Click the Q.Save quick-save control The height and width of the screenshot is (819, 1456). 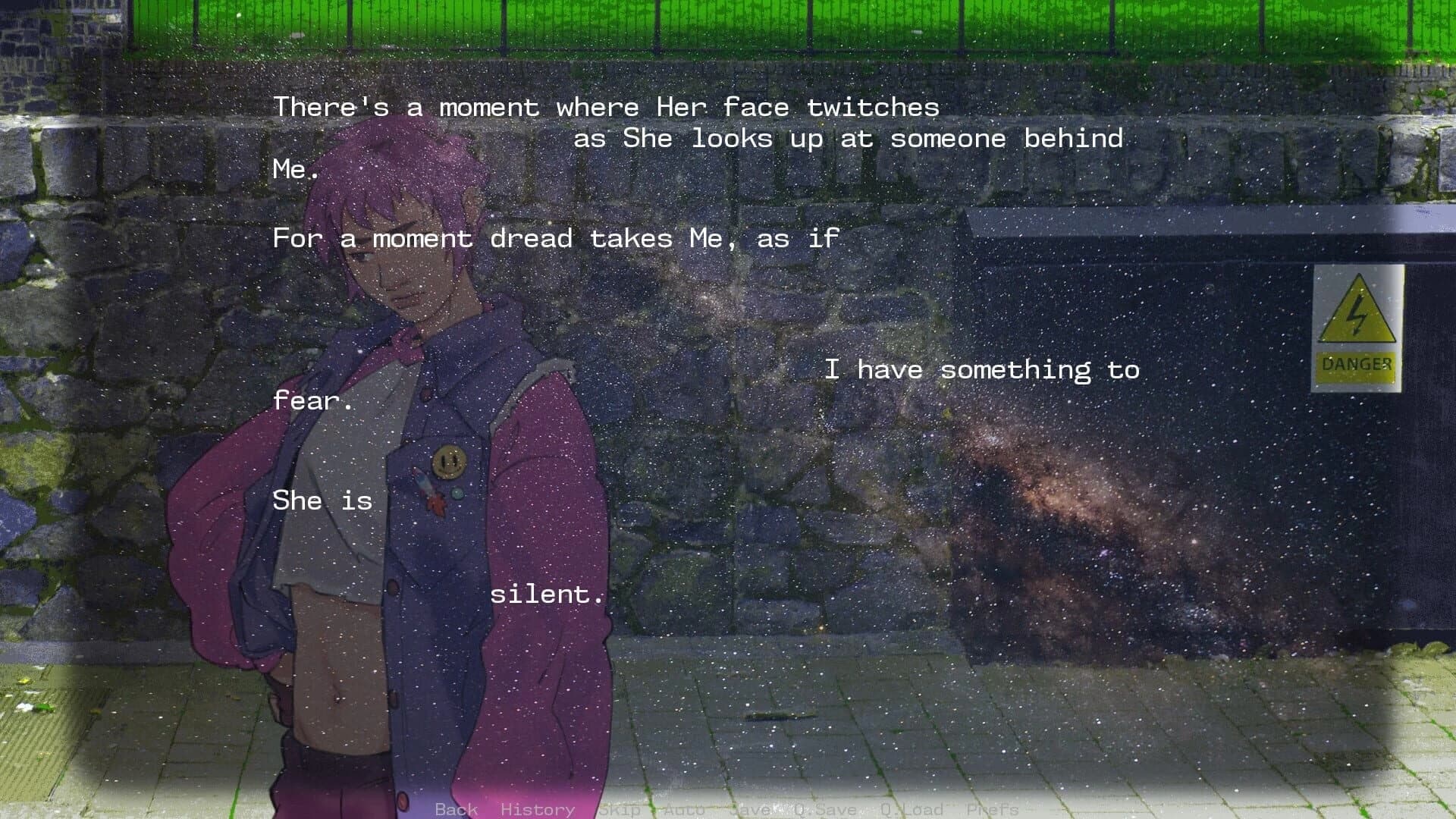pyautogui.click(x=824, y=809)
